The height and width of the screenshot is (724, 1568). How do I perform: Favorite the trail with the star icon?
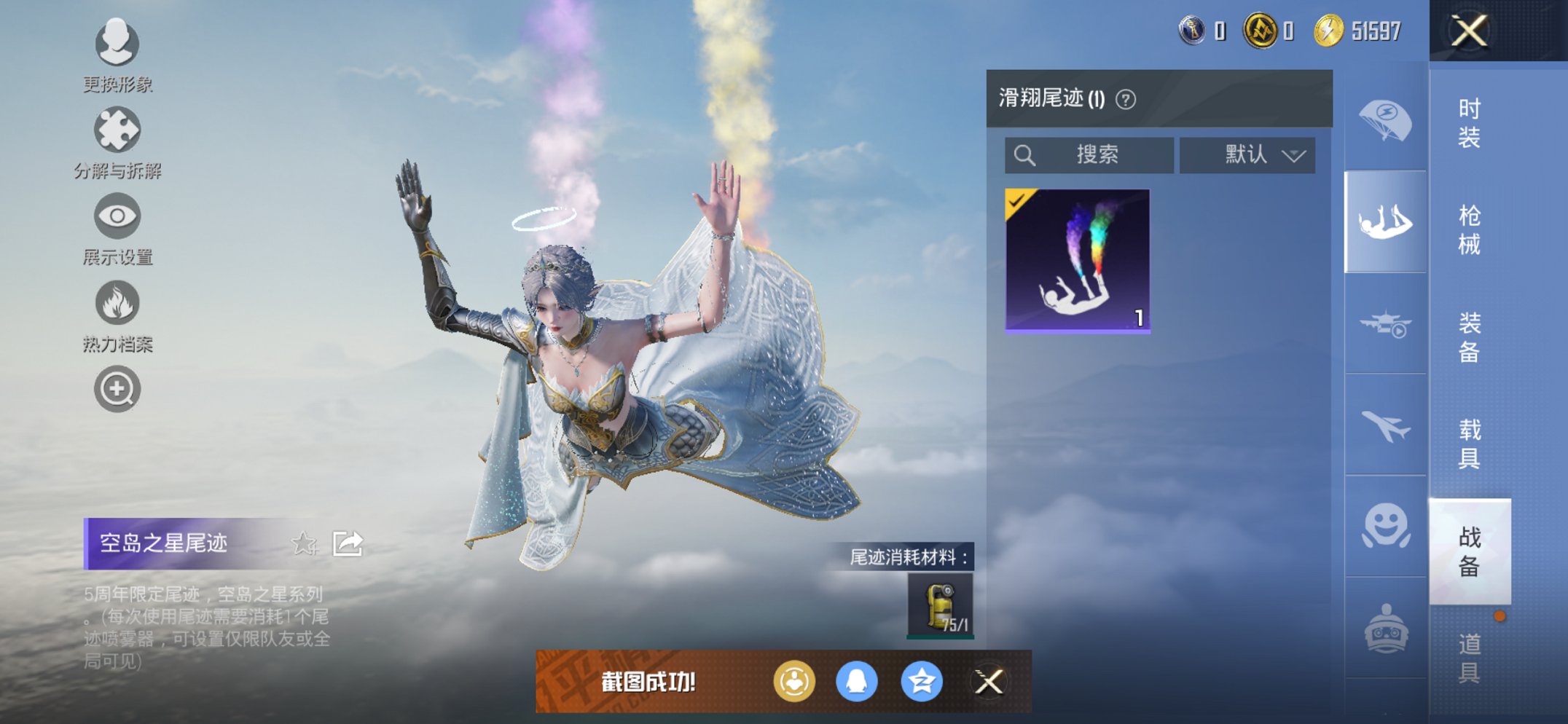[x=305, y=543]
